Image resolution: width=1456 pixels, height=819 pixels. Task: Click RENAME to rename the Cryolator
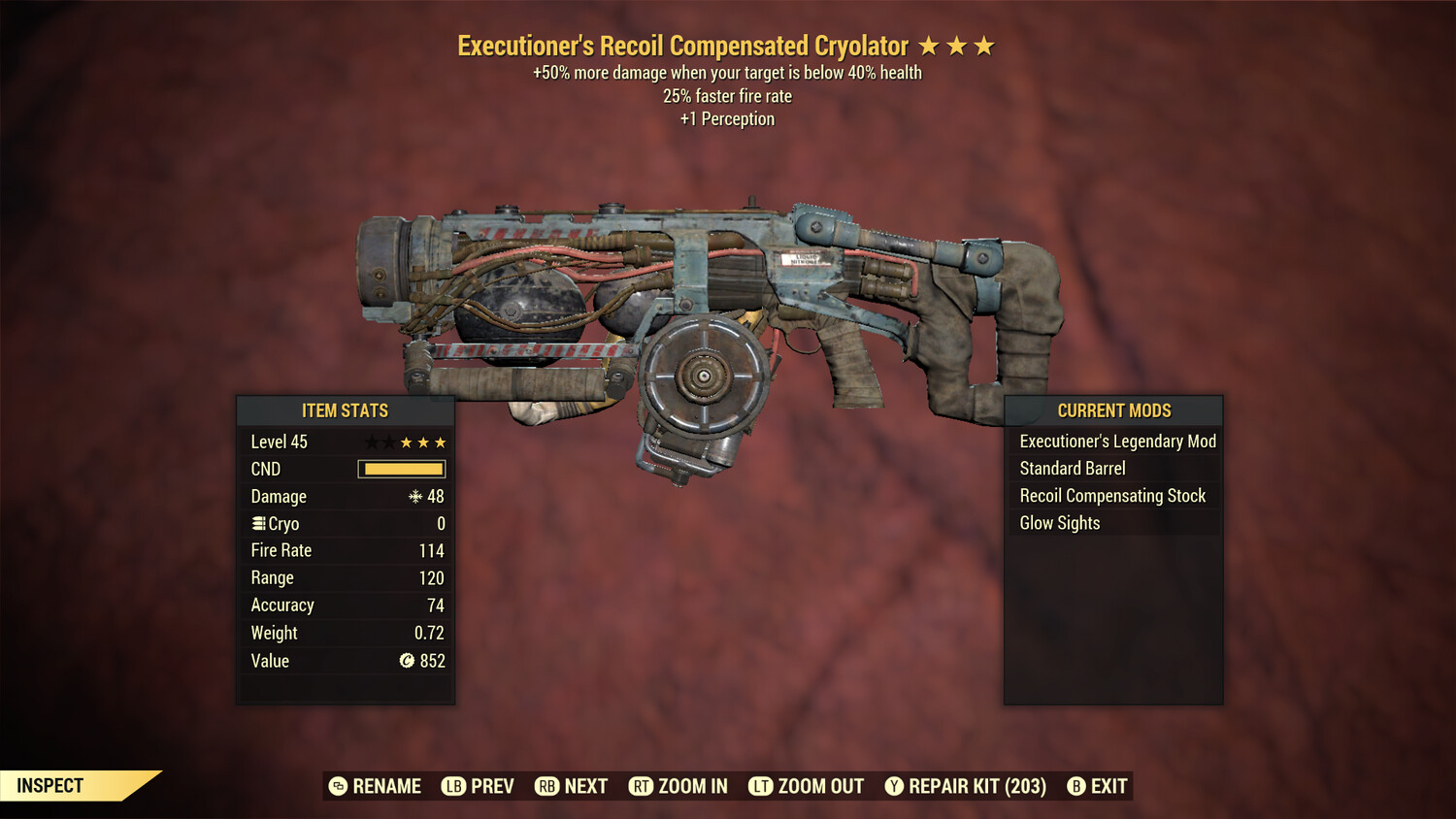[385, 786]
